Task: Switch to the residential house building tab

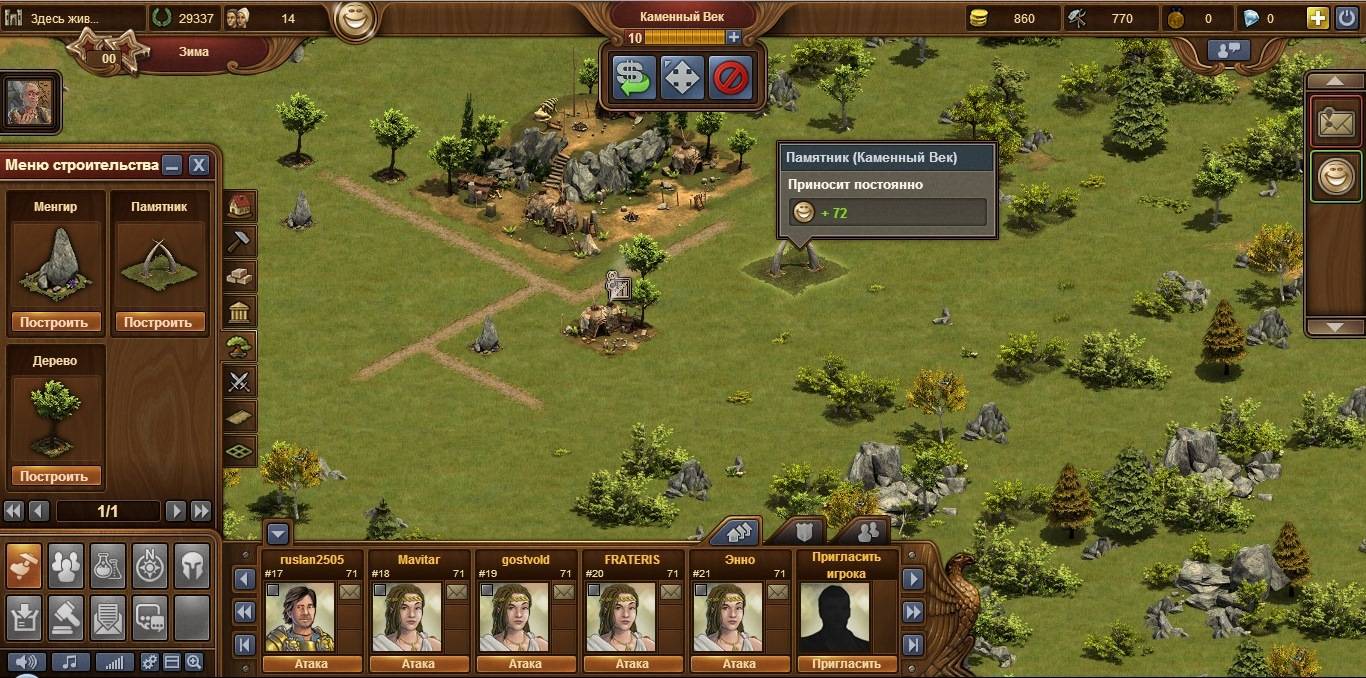Action: 240,206
